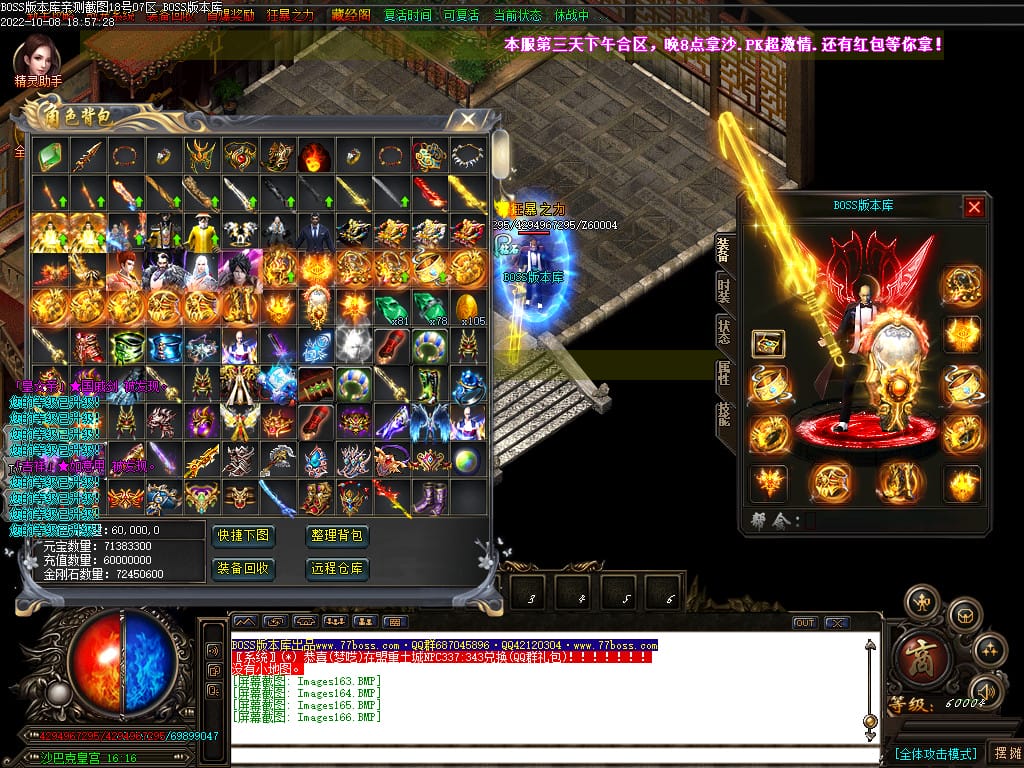Click the 装备回收 equipment recycle button
This screenshot has height=768, width=1024.
[x=242, y=569]
